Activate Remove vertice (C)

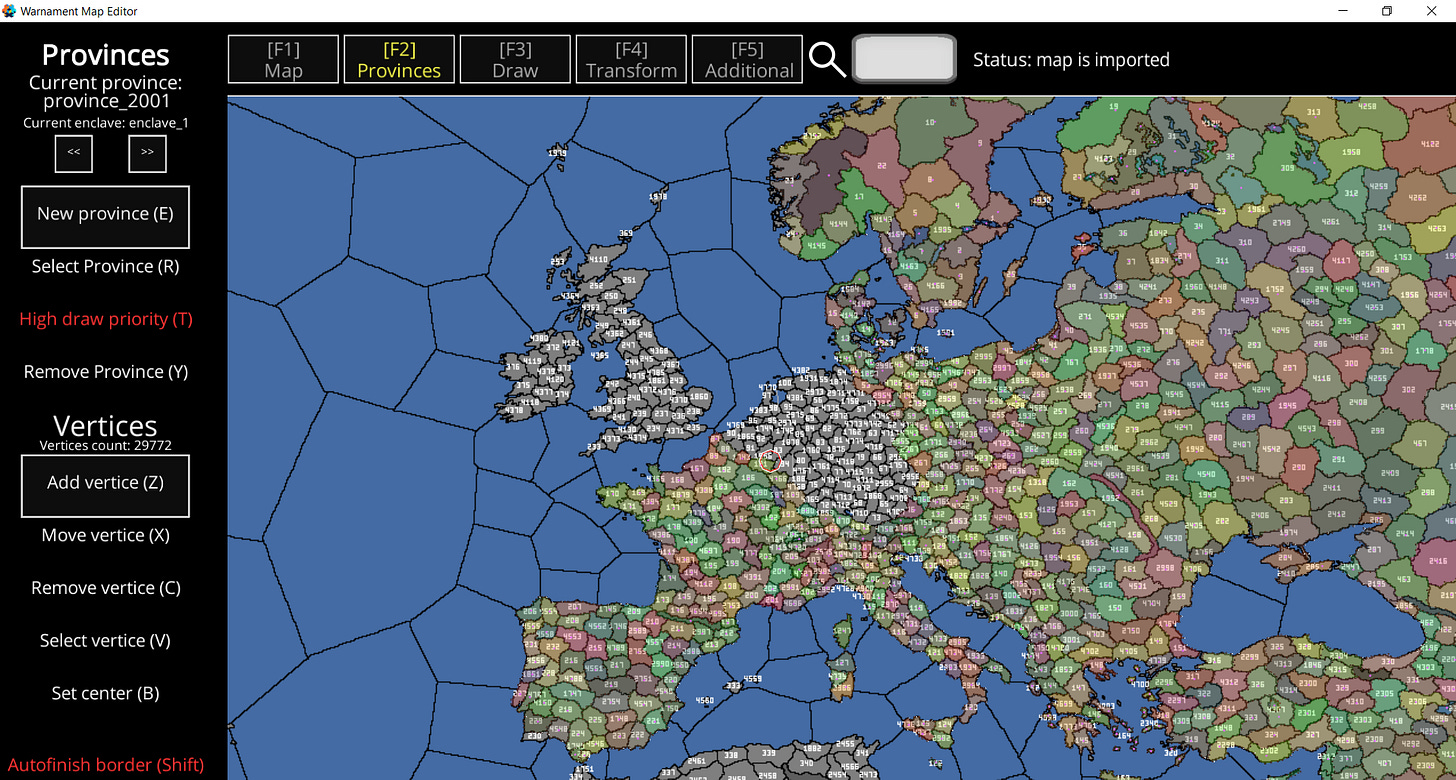click(105, 587)
